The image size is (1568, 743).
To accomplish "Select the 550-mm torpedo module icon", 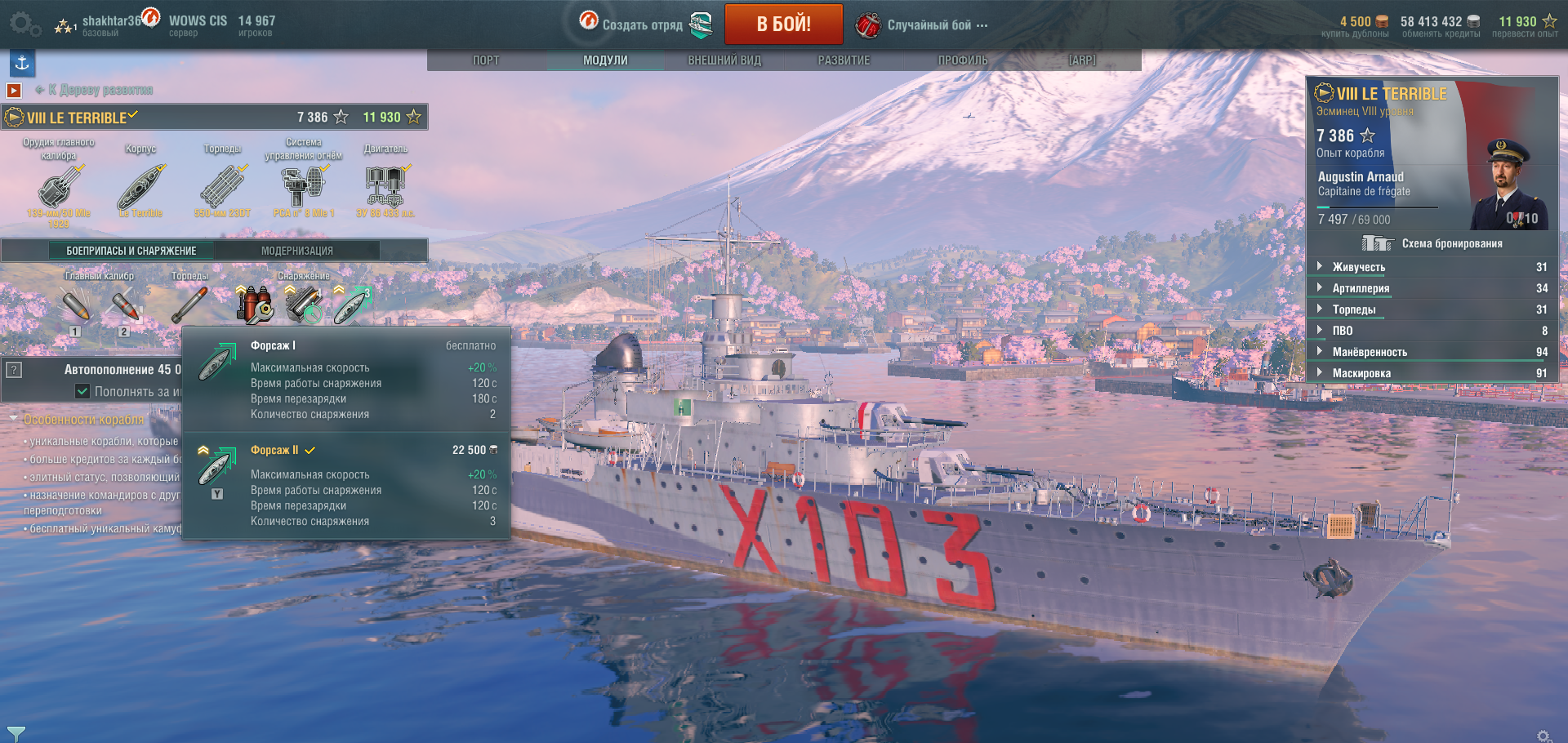I will click(222, 187).
